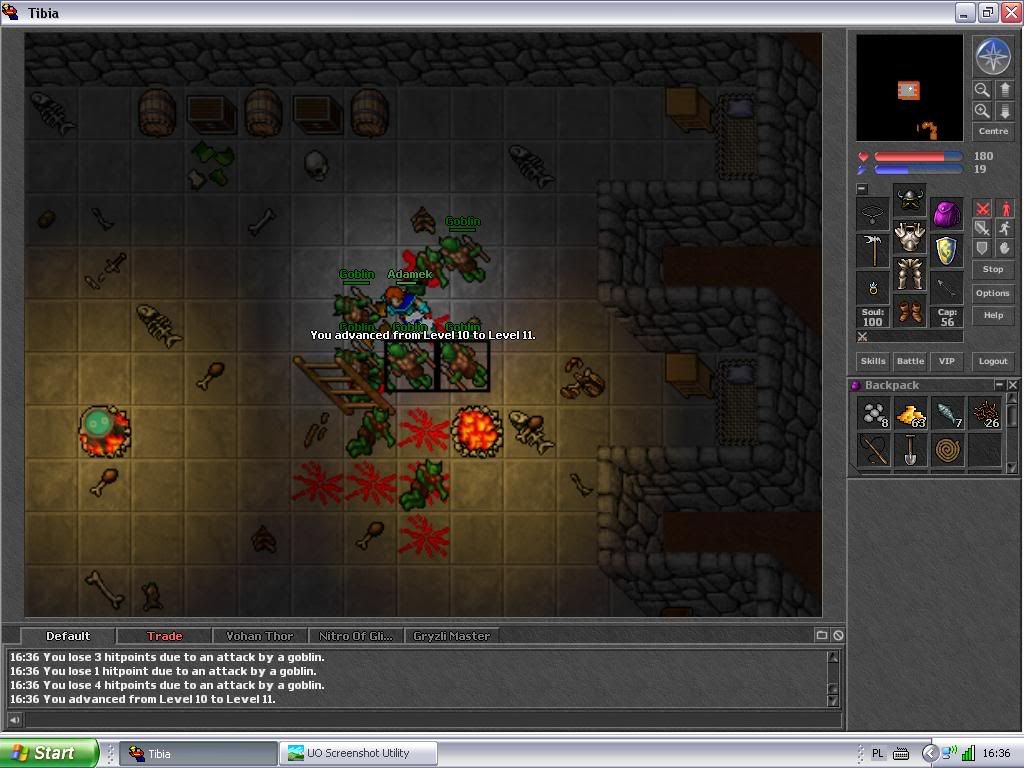Image resolution: width=1024 pixels, height=768 pixels.
Task: Open the Help menu
Action: coord(993,315)
